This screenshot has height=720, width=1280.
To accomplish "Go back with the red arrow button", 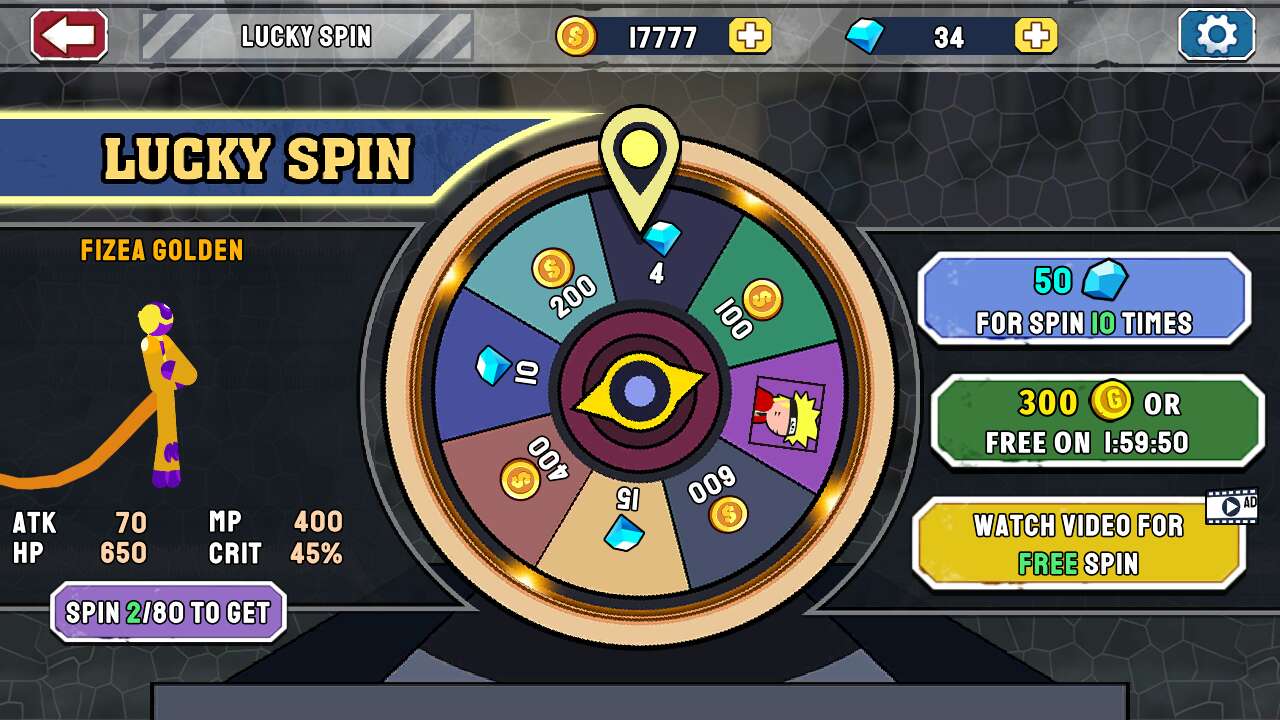I will pyautogui.click(x=69, y=36).
